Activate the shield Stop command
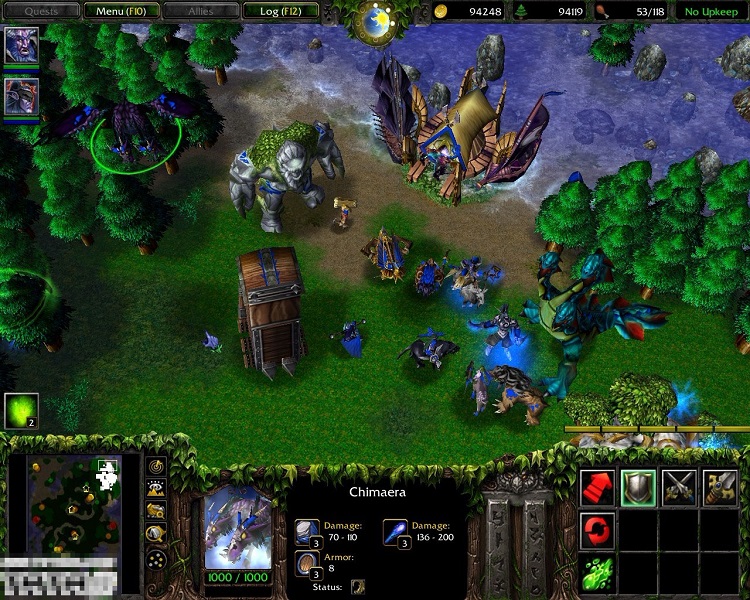The width and height of the screenshot is (750, 600). point(638,486)
